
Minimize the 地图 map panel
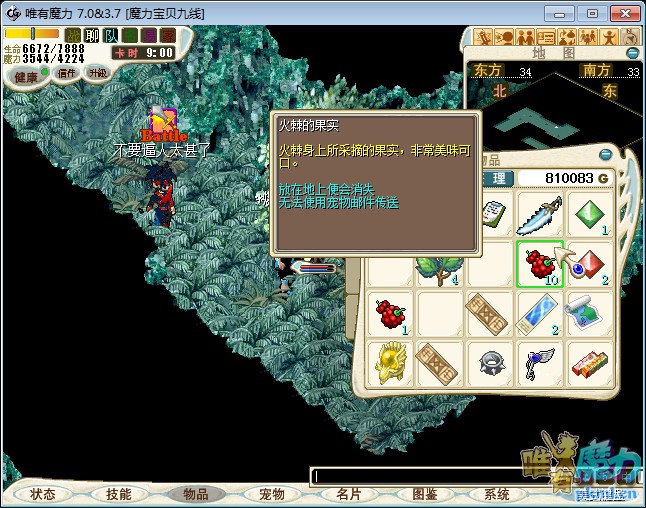[x=632, y=53]
